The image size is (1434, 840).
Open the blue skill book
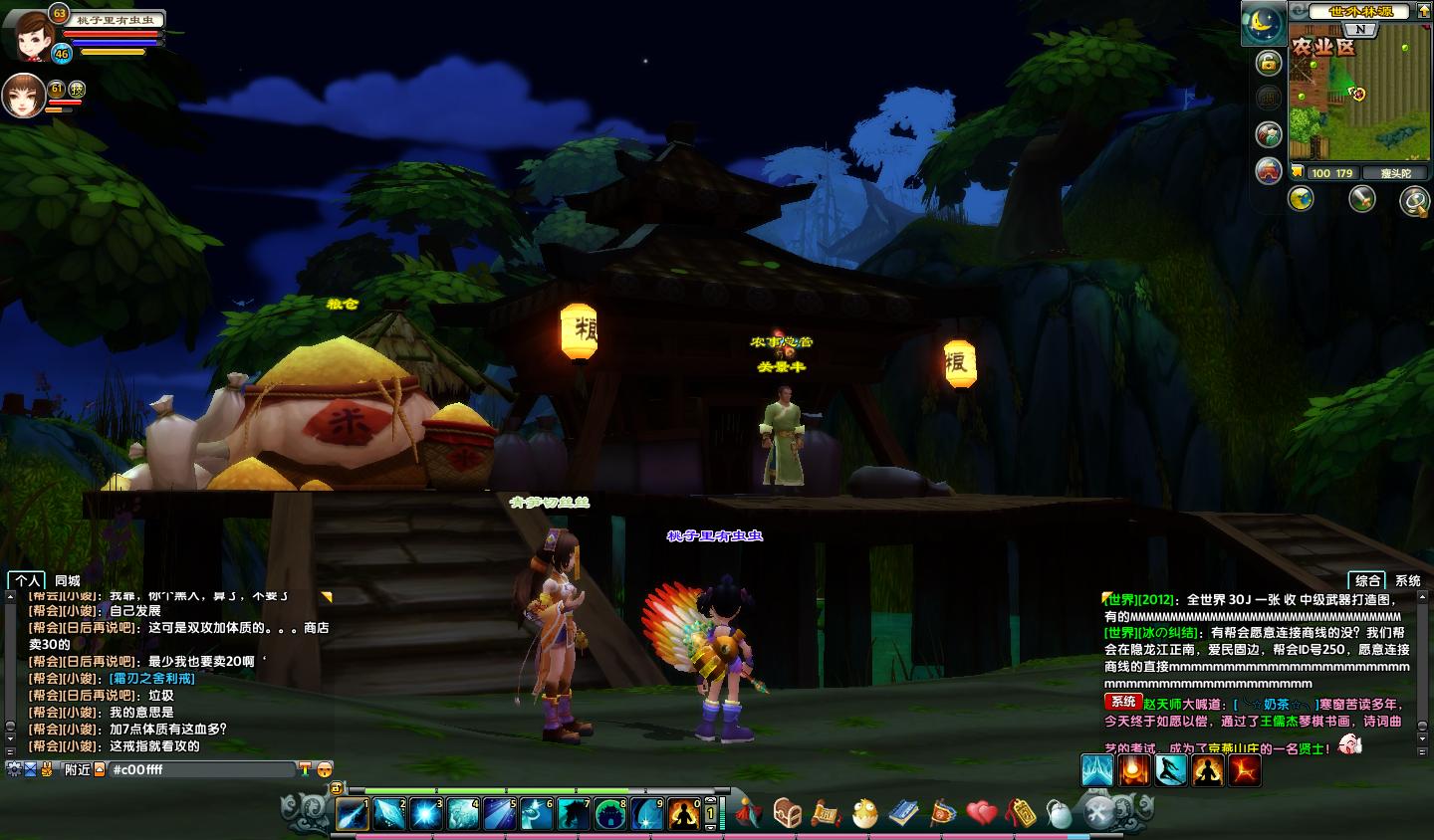coord(904,813)
